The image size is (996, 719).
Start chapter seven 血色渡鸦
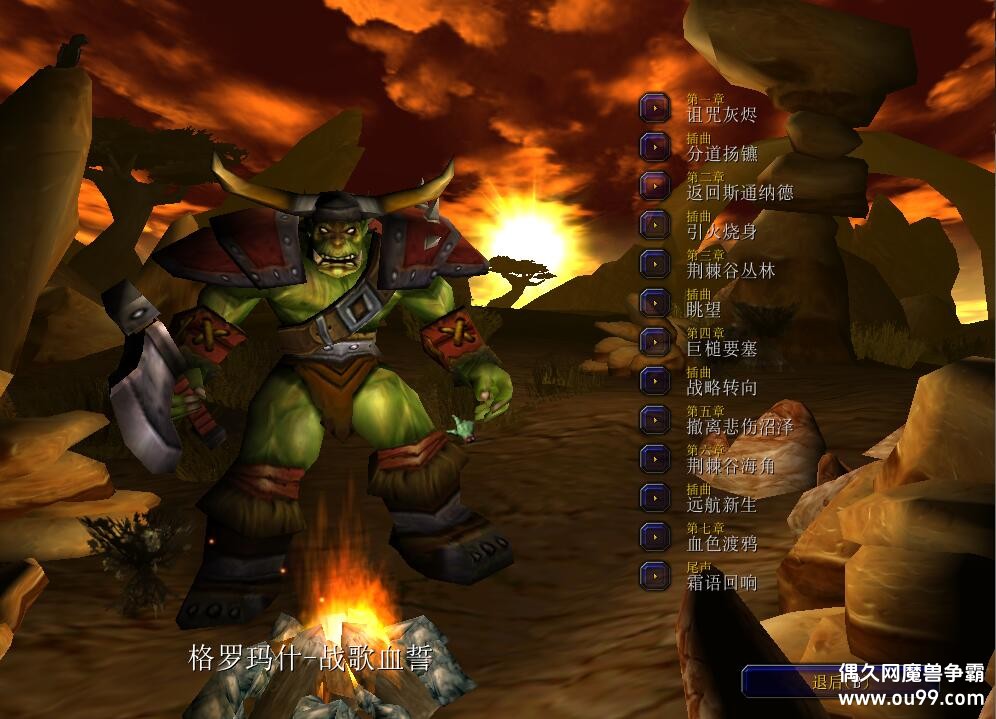coord(655,537)
